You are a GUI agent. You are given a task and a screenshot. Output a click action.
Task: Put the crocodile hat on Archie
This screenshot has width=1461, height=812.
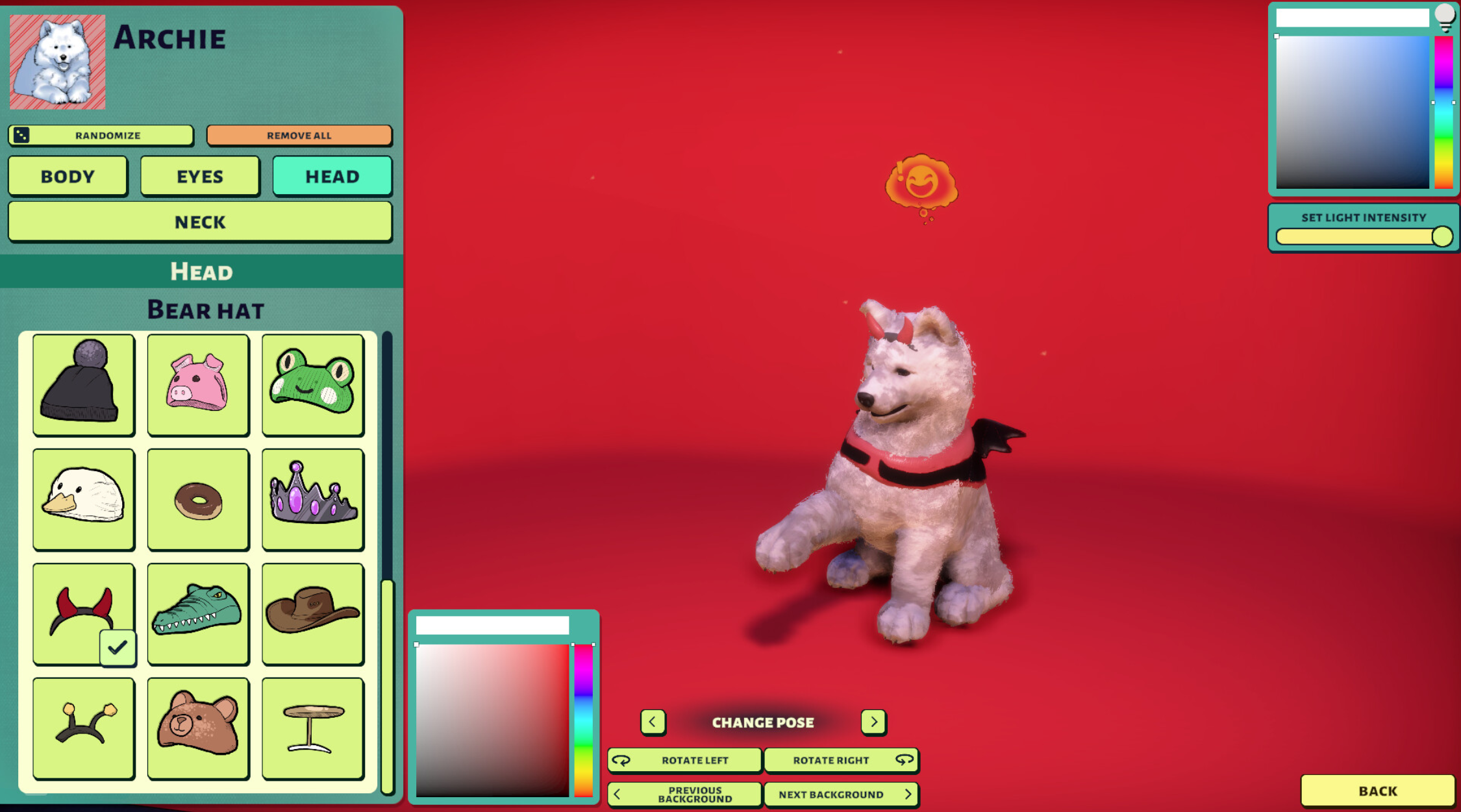pyautogui.click(x=198, y=613)
